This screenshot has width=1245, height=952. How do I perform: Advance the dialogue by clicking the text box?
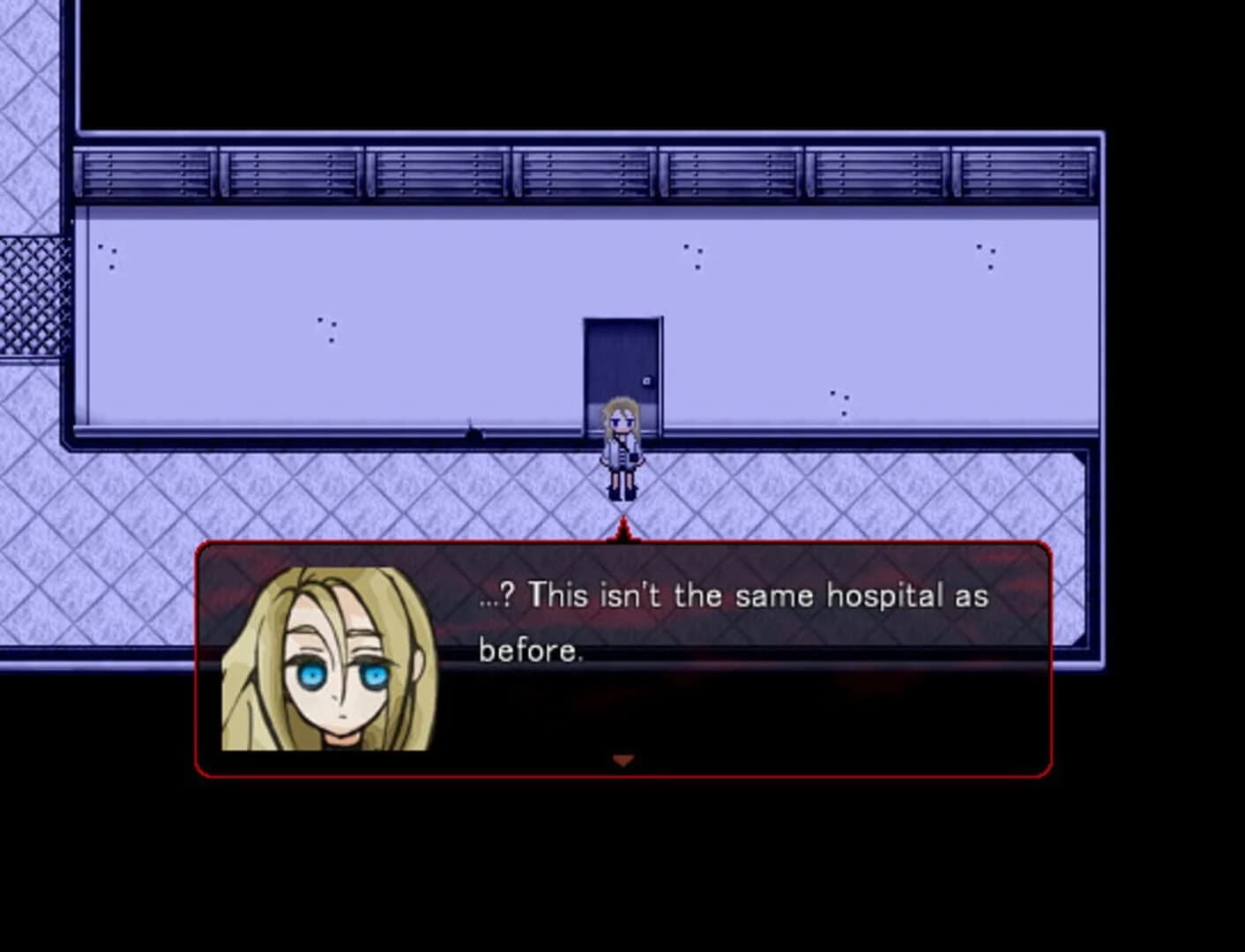click(x=705, y=661)
